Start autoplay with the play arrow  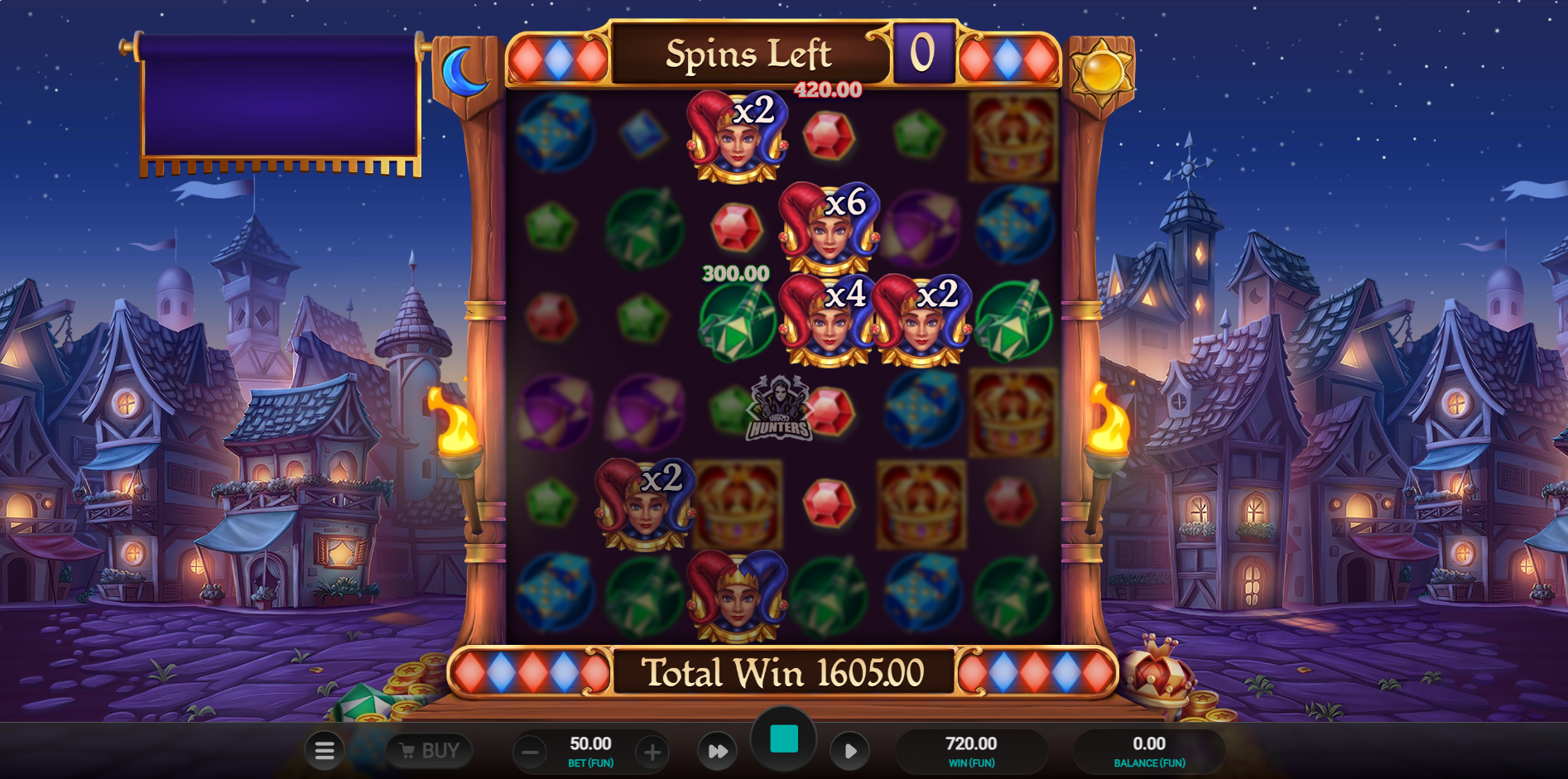coord(849,751)
